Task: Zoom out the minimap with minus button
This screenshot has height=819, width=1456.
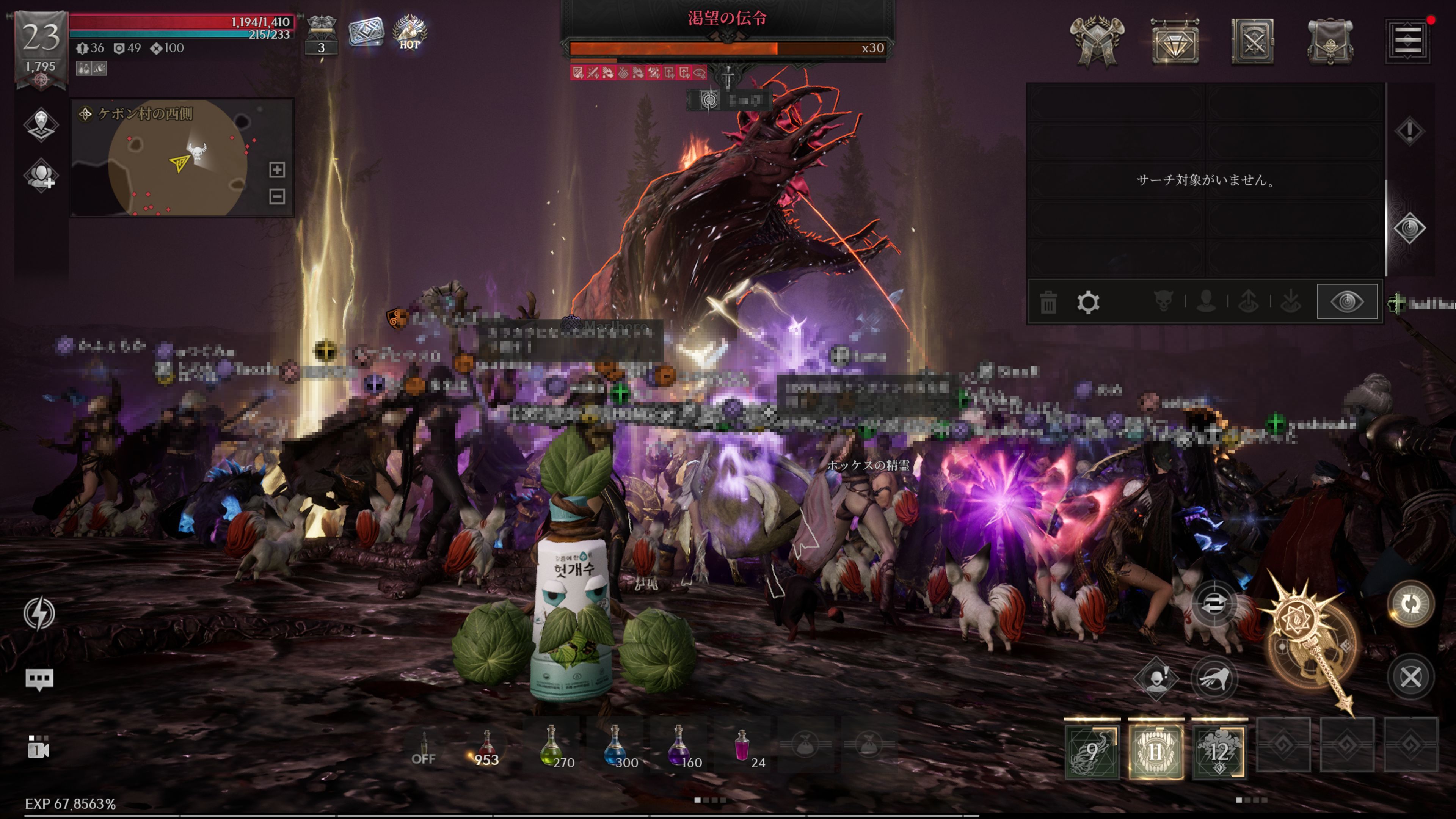Action: (x=277, y=197)
